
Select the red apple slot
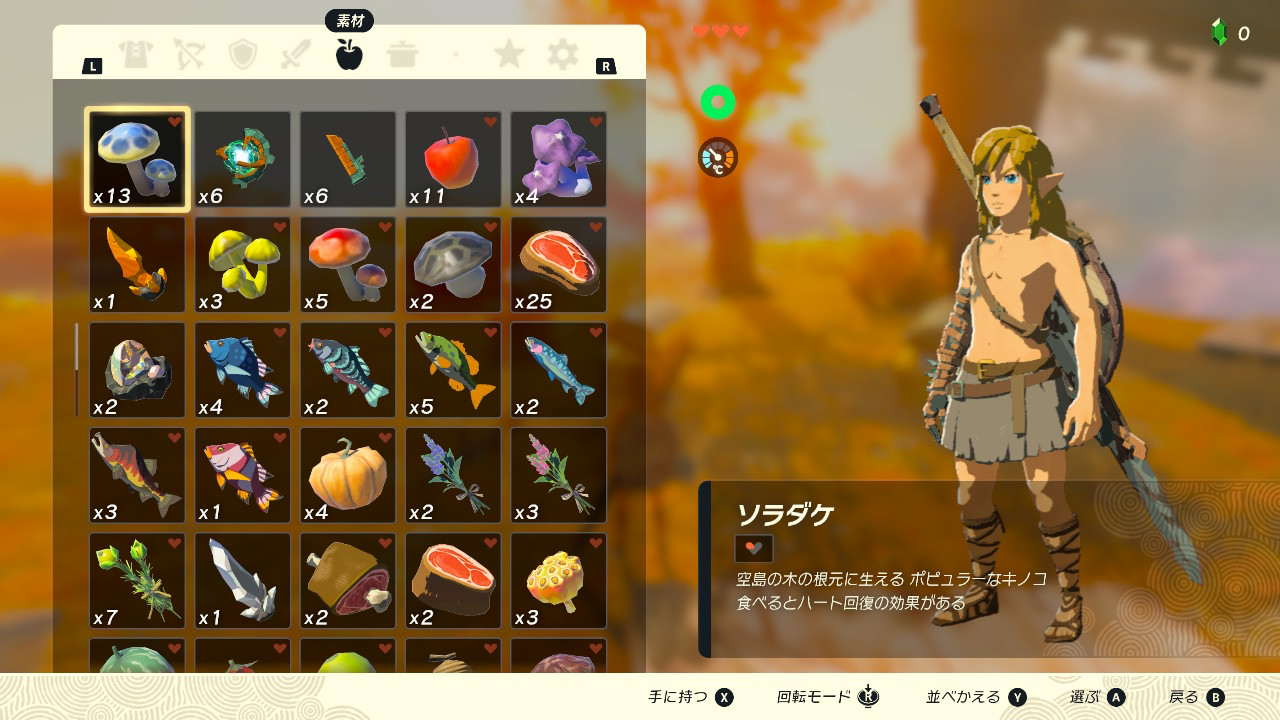[453, 159]
